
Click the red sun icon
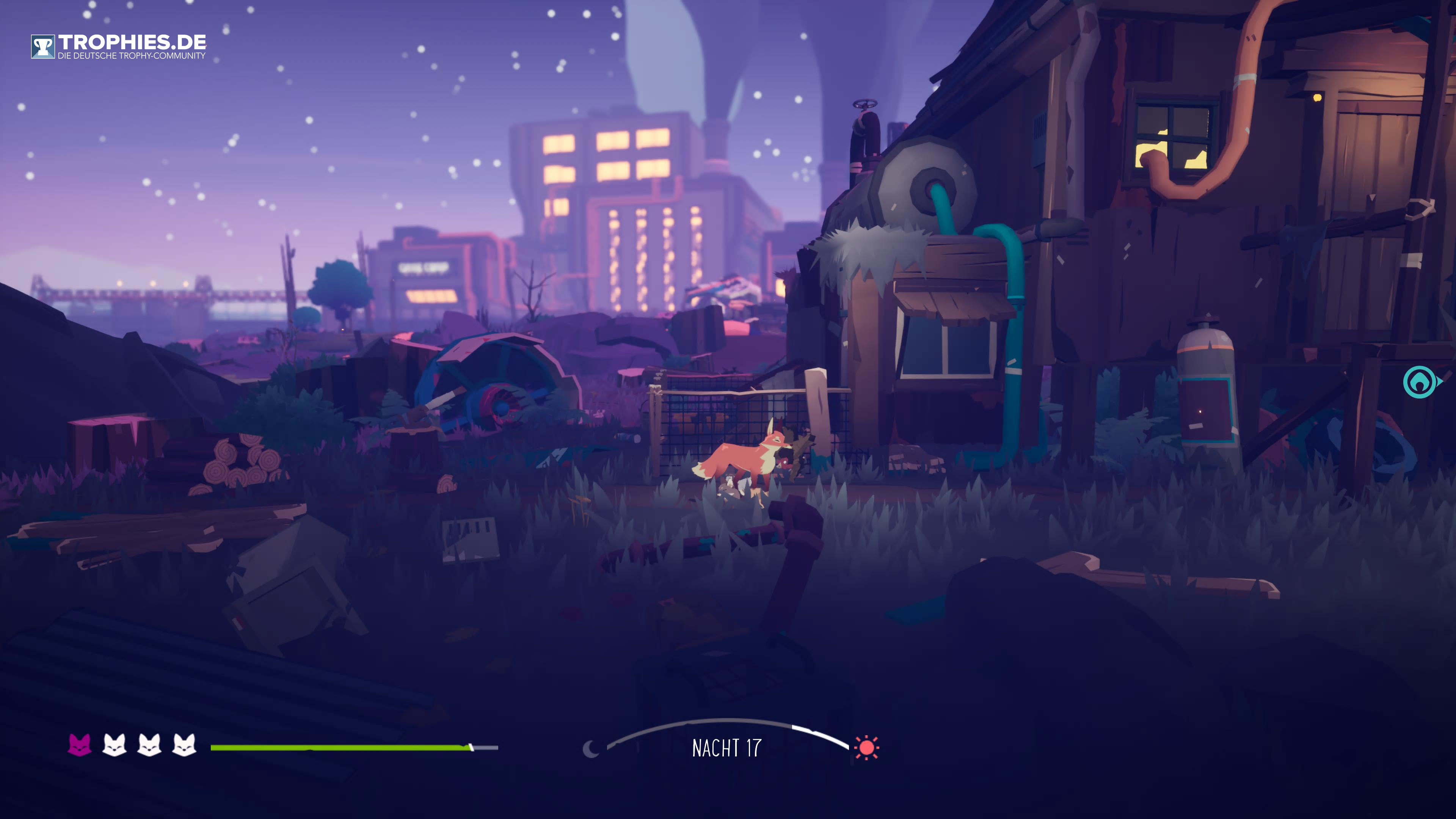[866, 748]
